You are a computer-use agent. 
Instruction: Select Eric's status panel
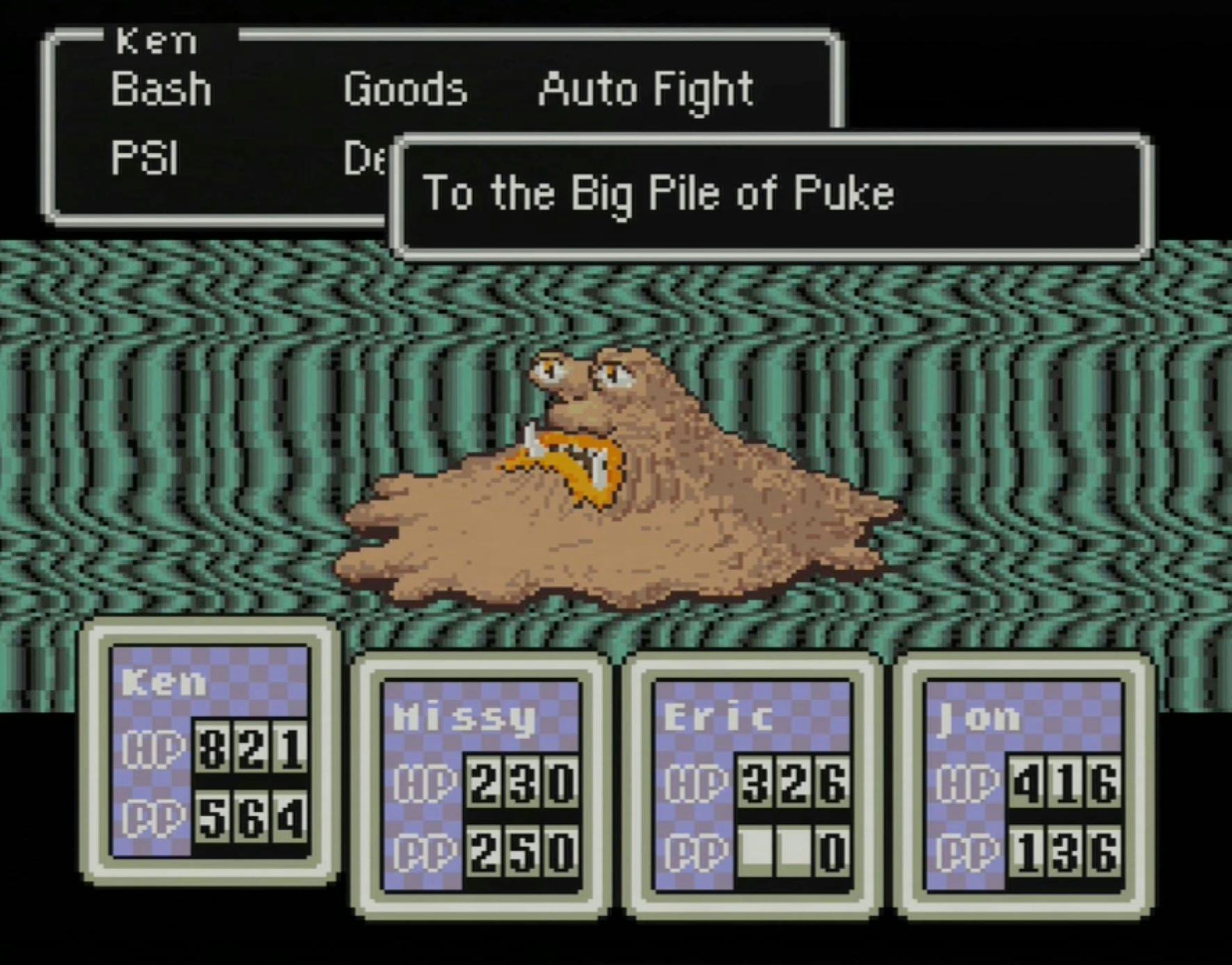tap(752, 785)
